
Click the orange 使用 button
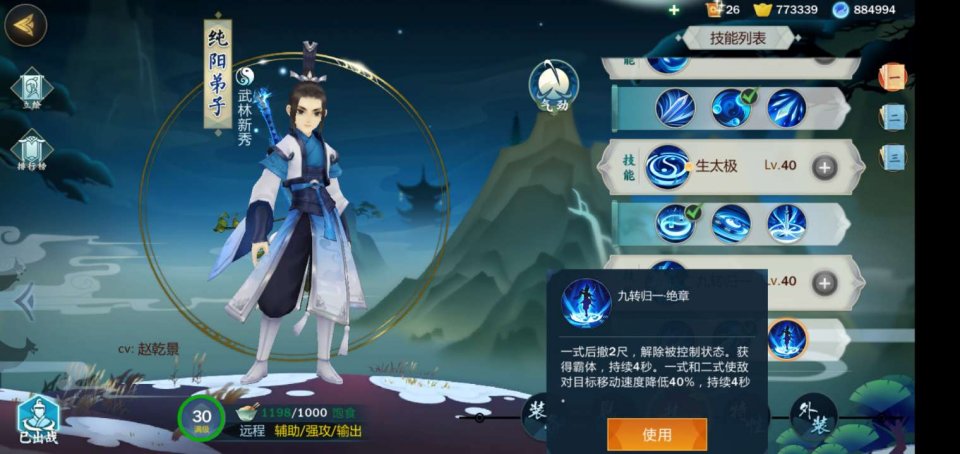point(657,434)
